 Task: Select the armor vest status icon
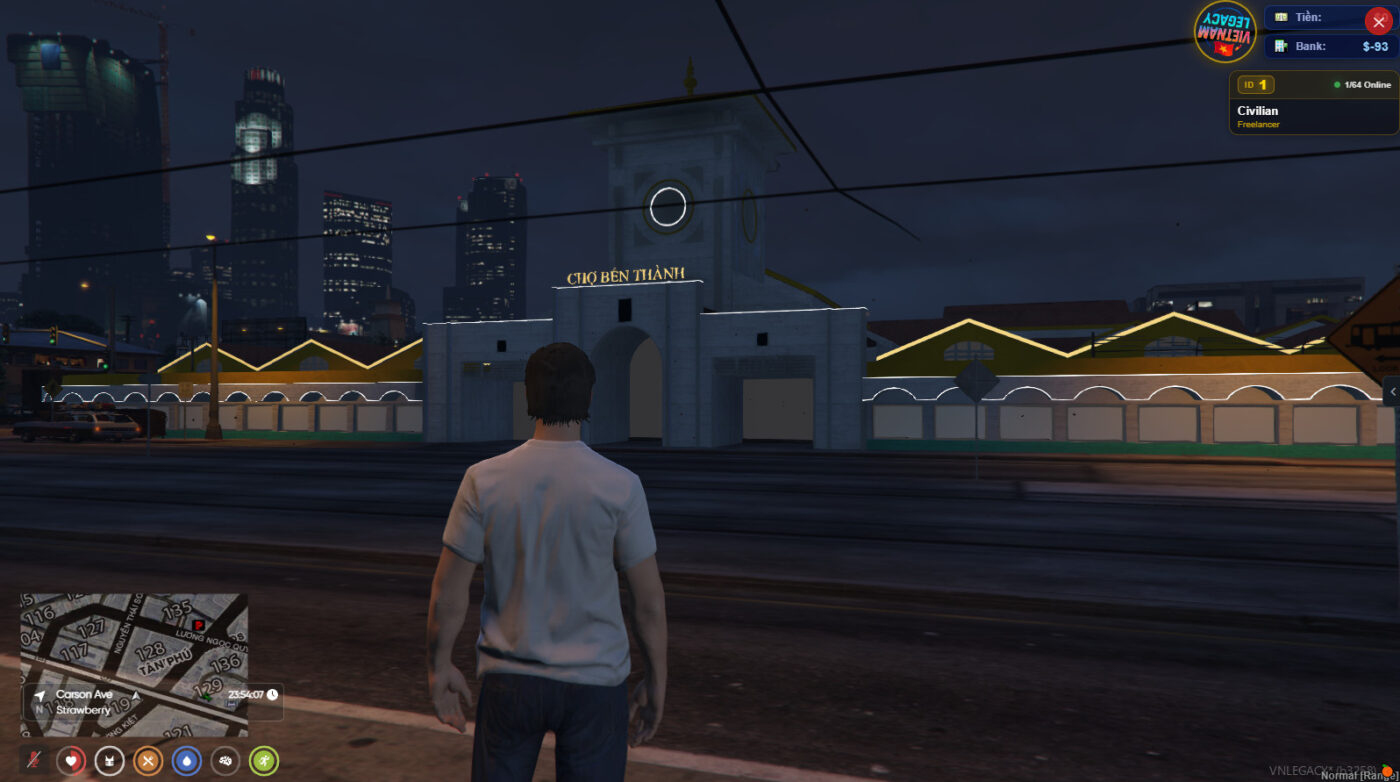click(x=109, y=761)
